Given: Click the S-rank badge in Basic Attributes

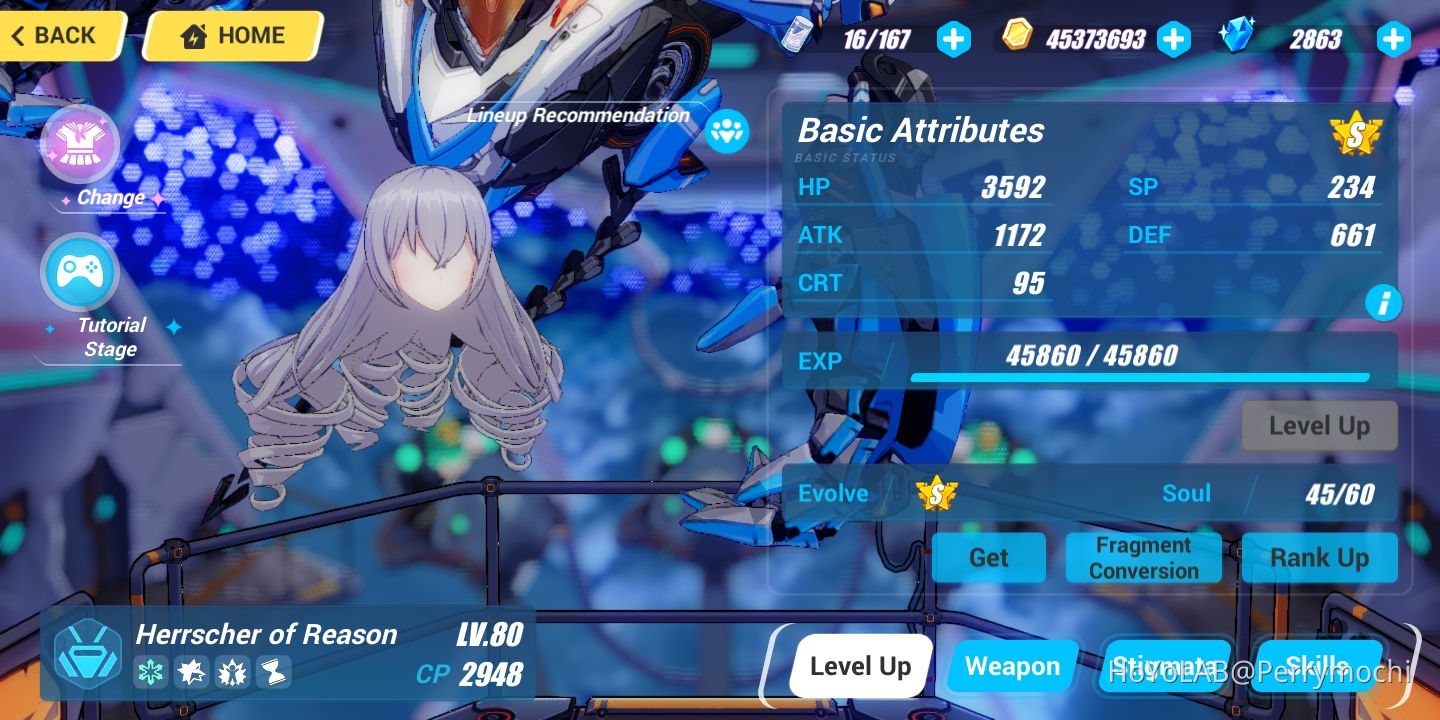Looking at the screenshot, I should pos(1356,132).
